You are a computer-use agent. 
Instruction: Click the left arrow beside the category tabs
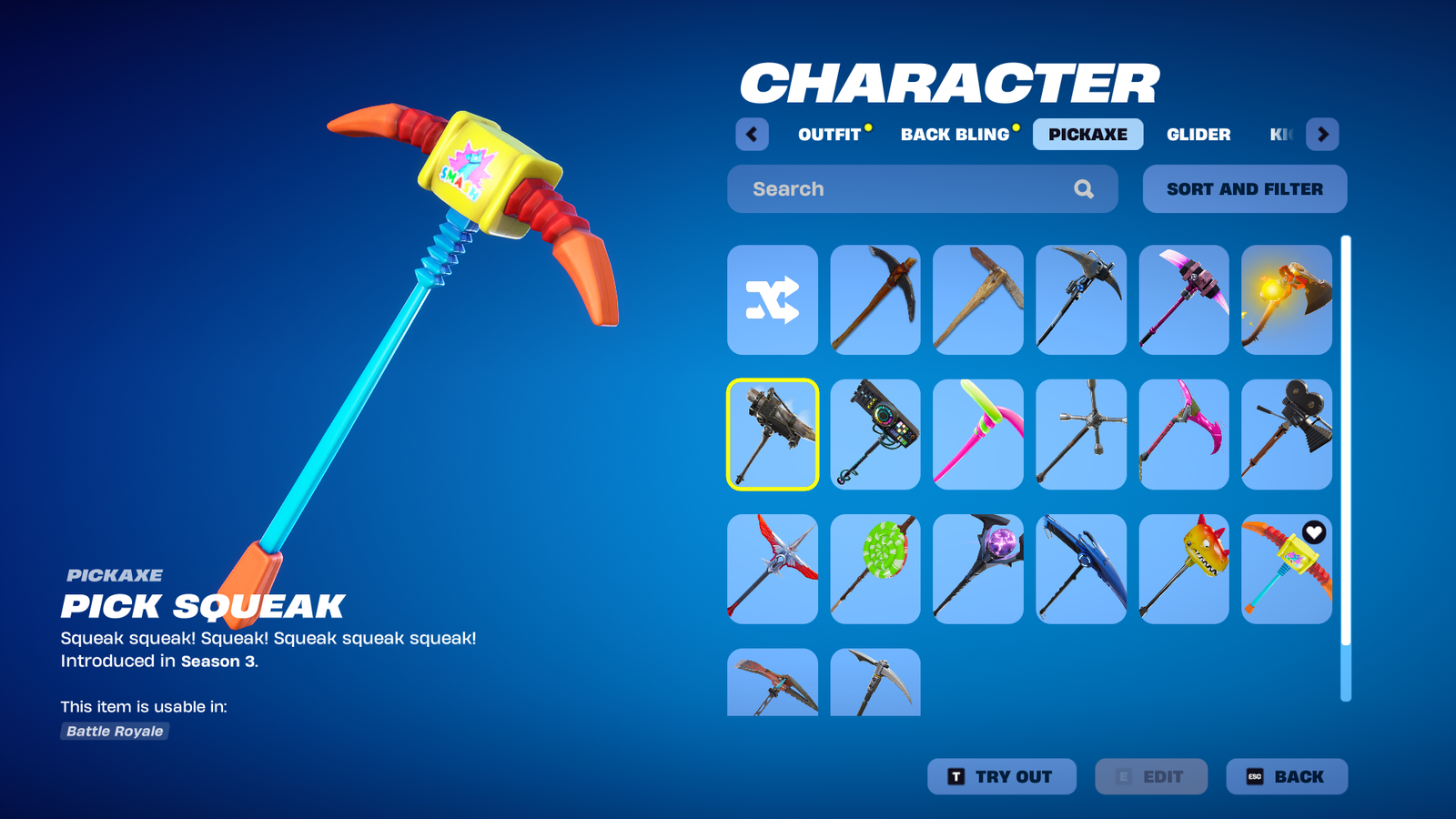pyautogui.click(x=752, y=135)
